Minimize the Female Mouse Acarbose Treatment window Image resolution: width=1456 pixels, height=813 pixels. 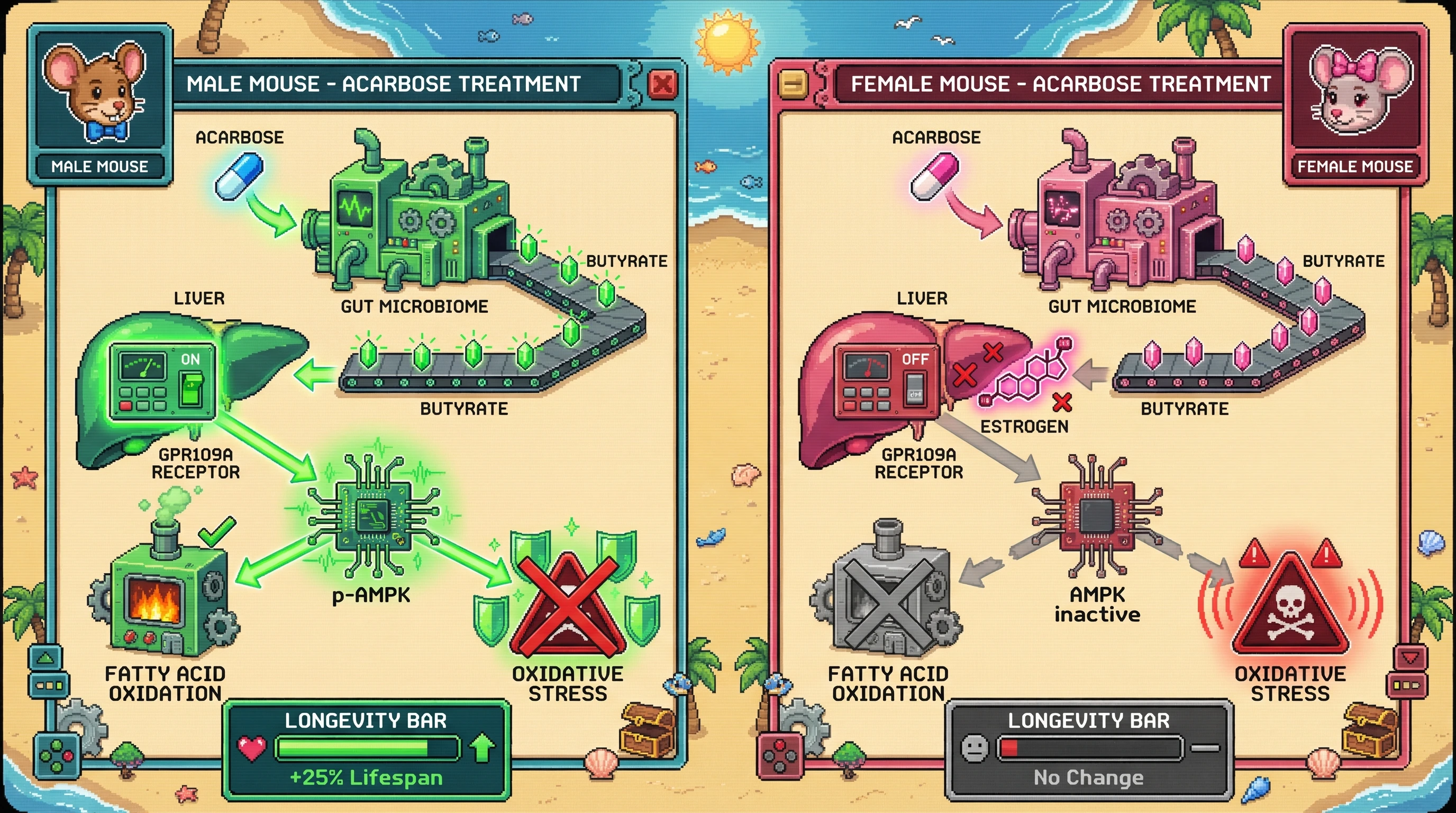793,84
